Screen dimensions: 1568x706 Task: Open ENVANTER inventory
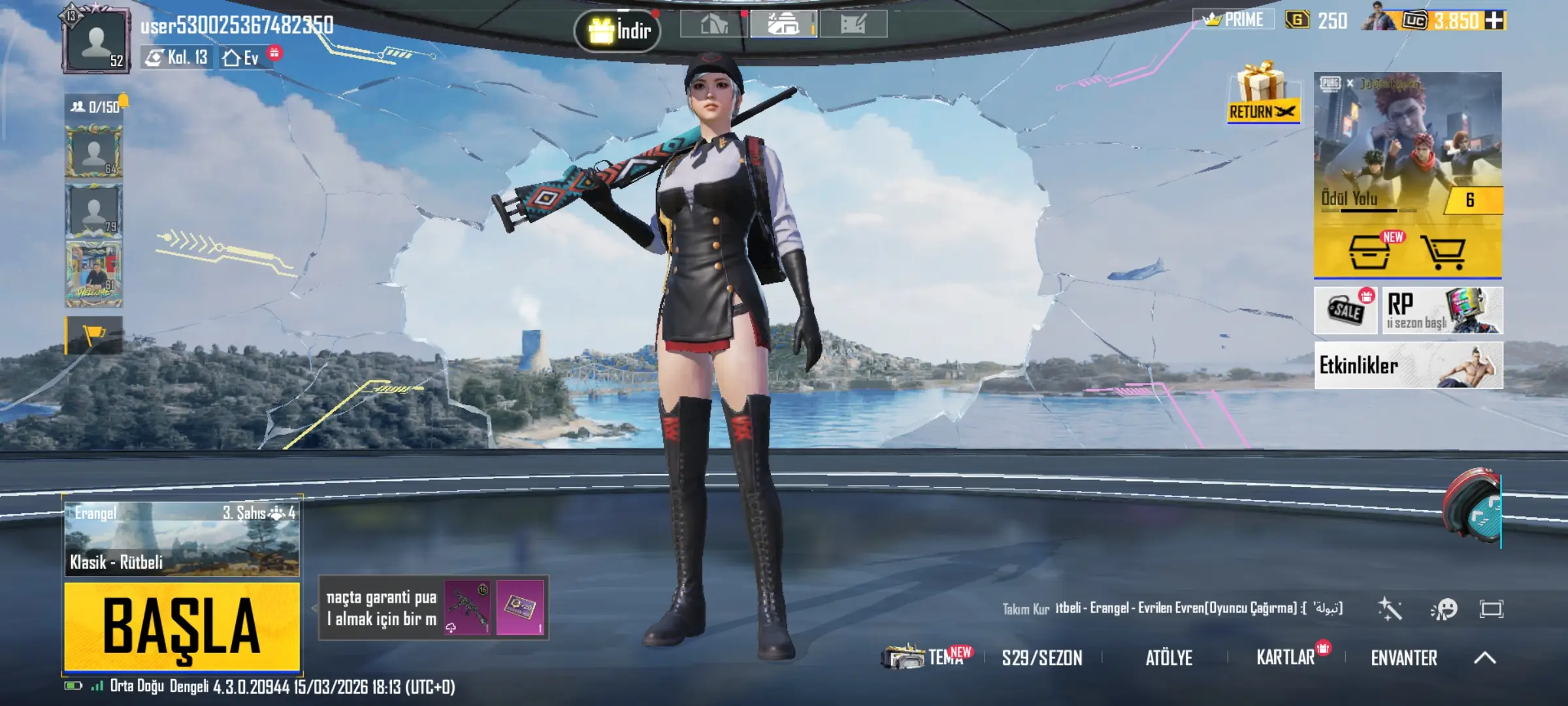1403,658
